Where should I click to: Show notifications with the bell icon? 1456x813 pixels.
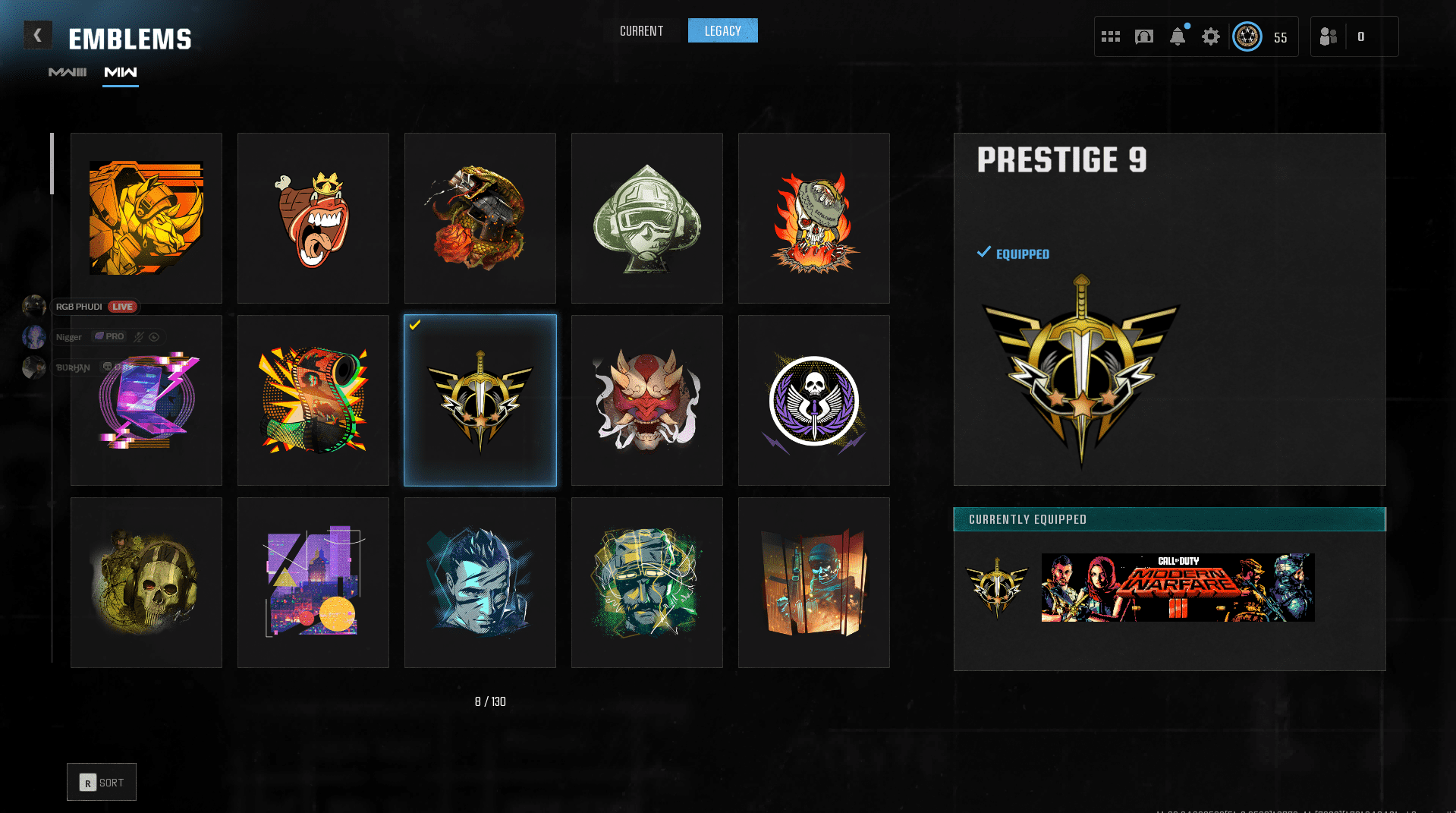click(x=1178, y=36)
